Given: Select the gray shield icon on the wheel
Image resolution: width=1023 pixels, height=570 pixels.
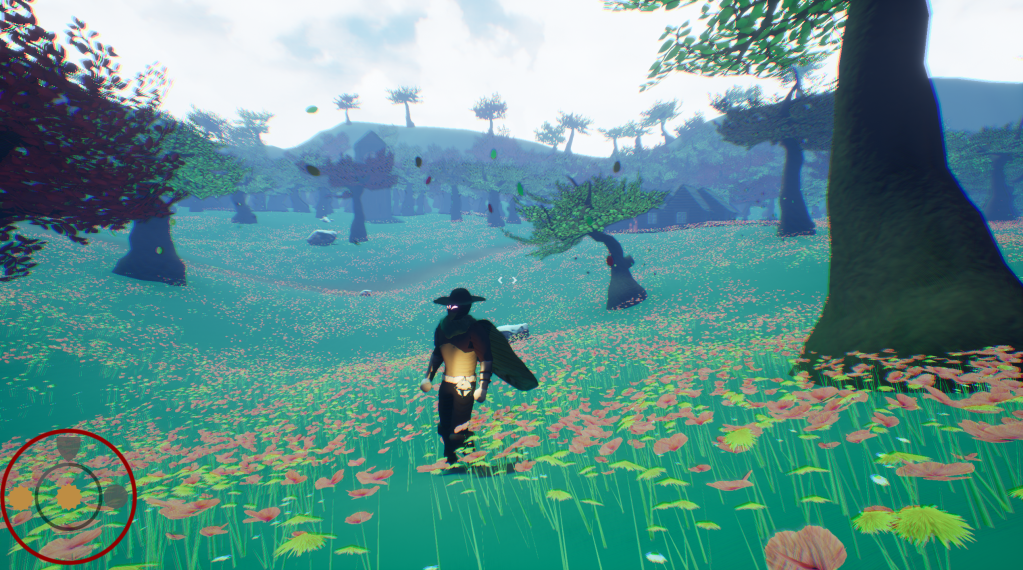Looking at the screenshot, I should click(x=68, y=446).
